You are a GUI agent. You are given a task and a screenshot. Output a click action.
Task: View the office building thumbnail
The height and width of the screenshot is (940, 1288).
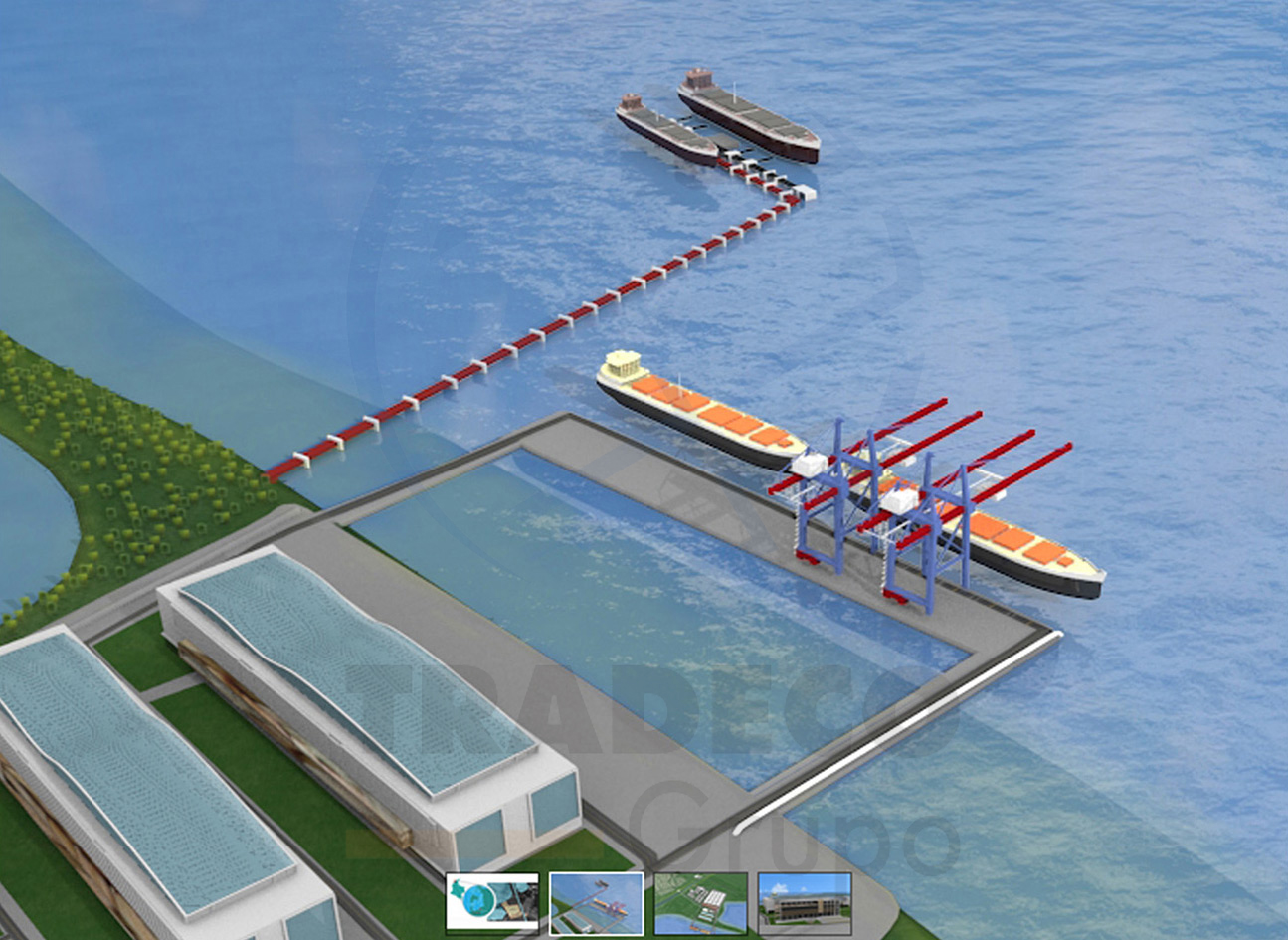coord(805,903)
